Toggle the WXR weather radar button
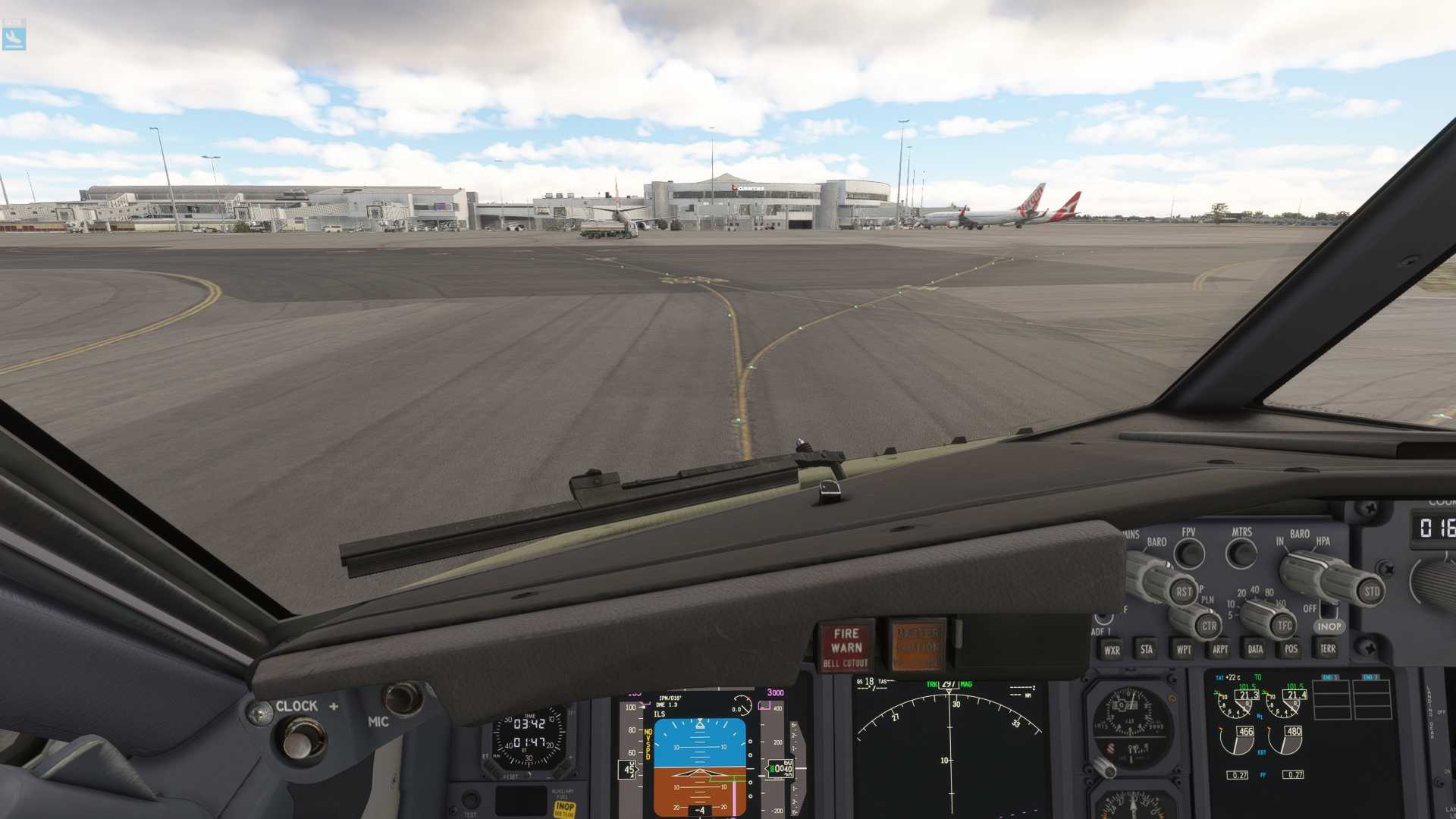1456x819 pixels. pyautogui.click(x=1112, y=650)
